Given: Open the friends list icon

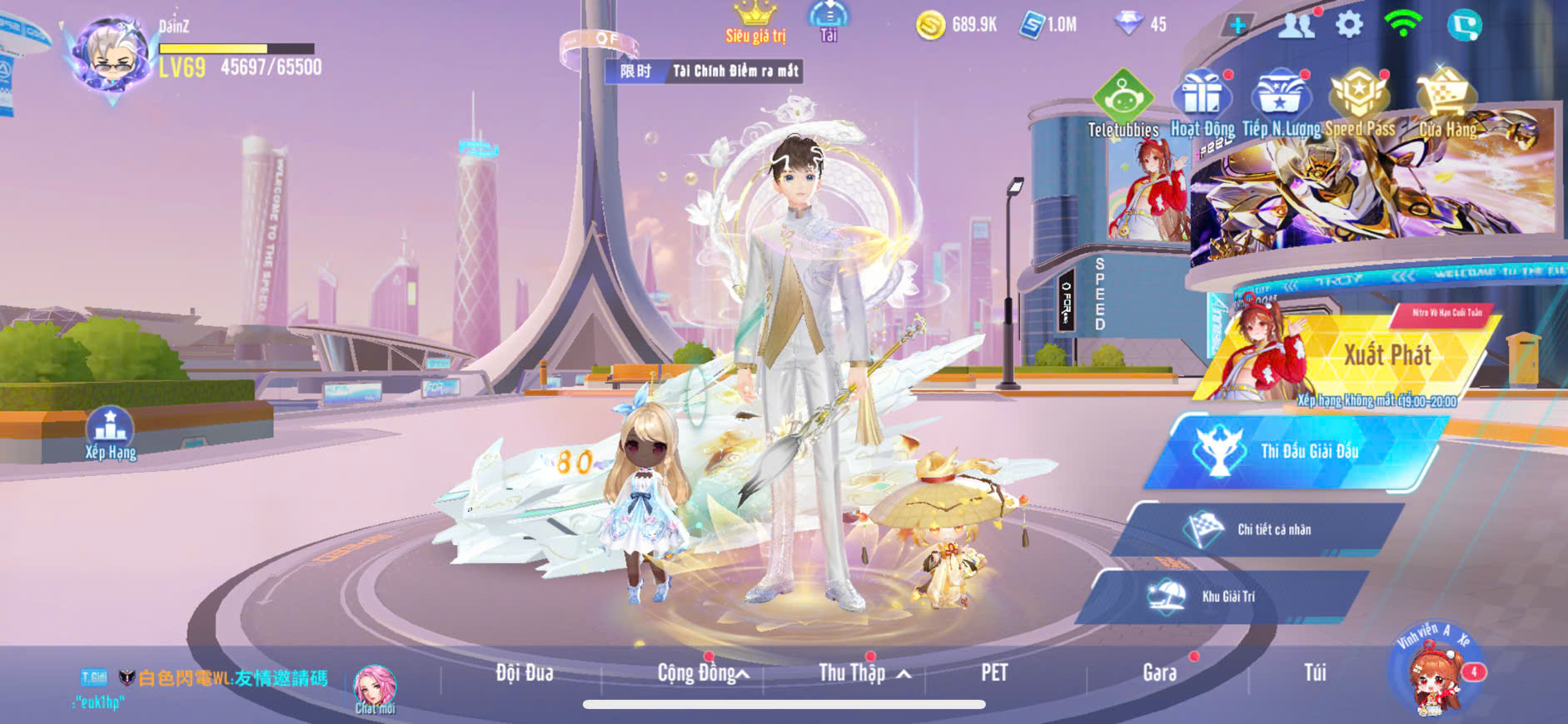Looking at the screenshot, I should (x=1296, y=25).
